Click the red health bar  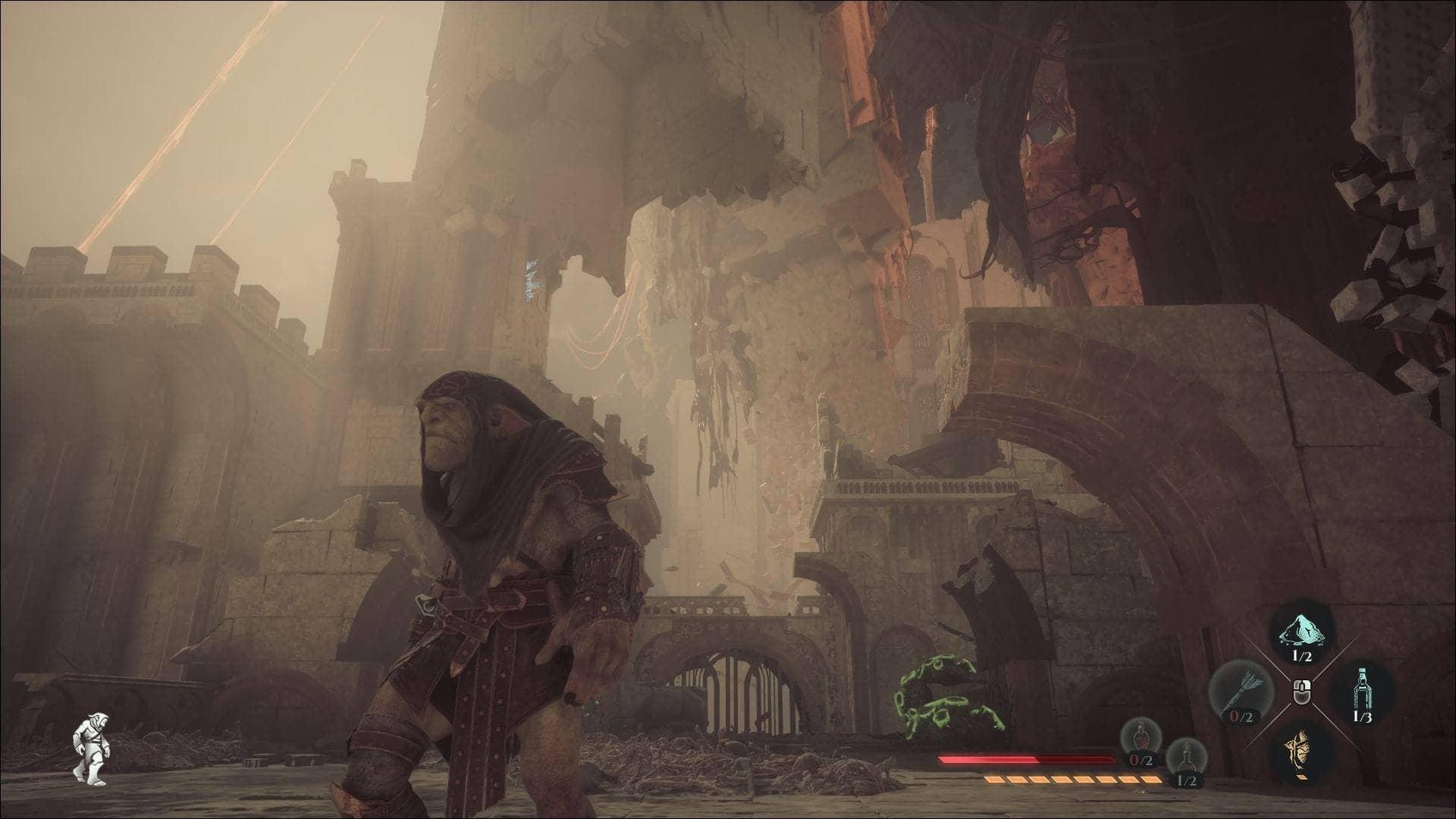click(x=1024, y=758)
